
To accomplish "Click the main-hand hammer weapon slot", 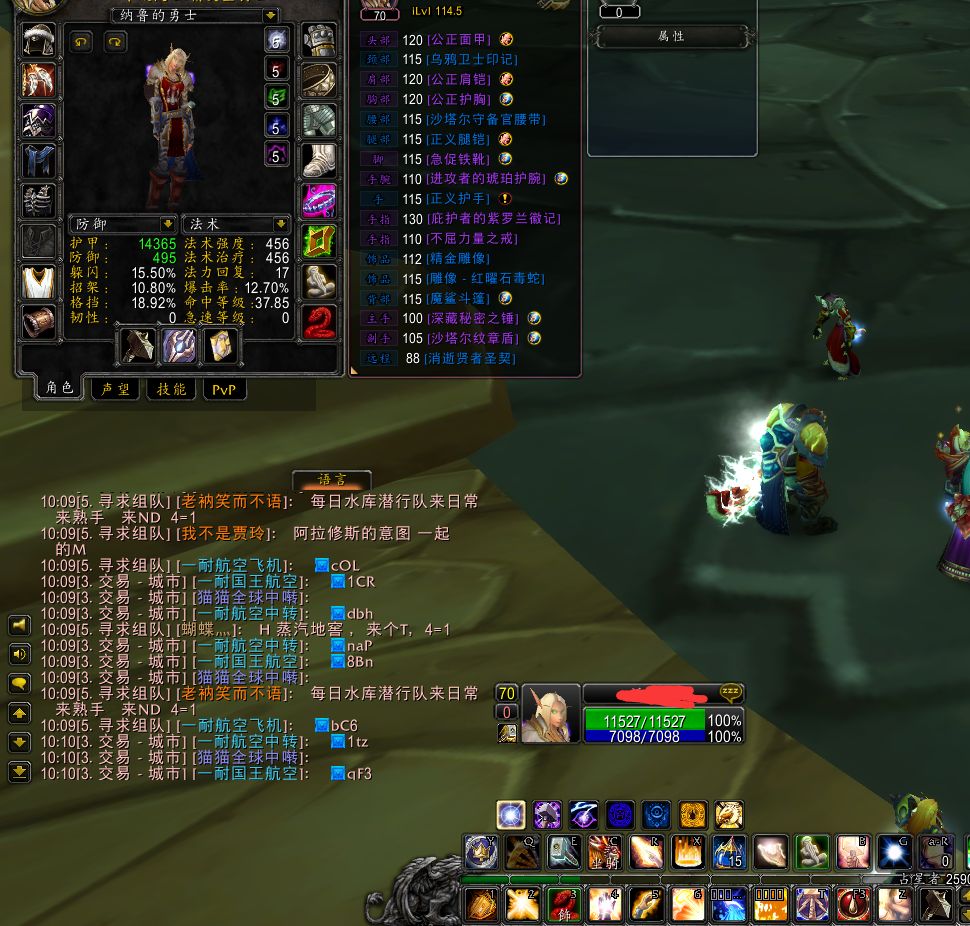I will (x=138, y=346).
